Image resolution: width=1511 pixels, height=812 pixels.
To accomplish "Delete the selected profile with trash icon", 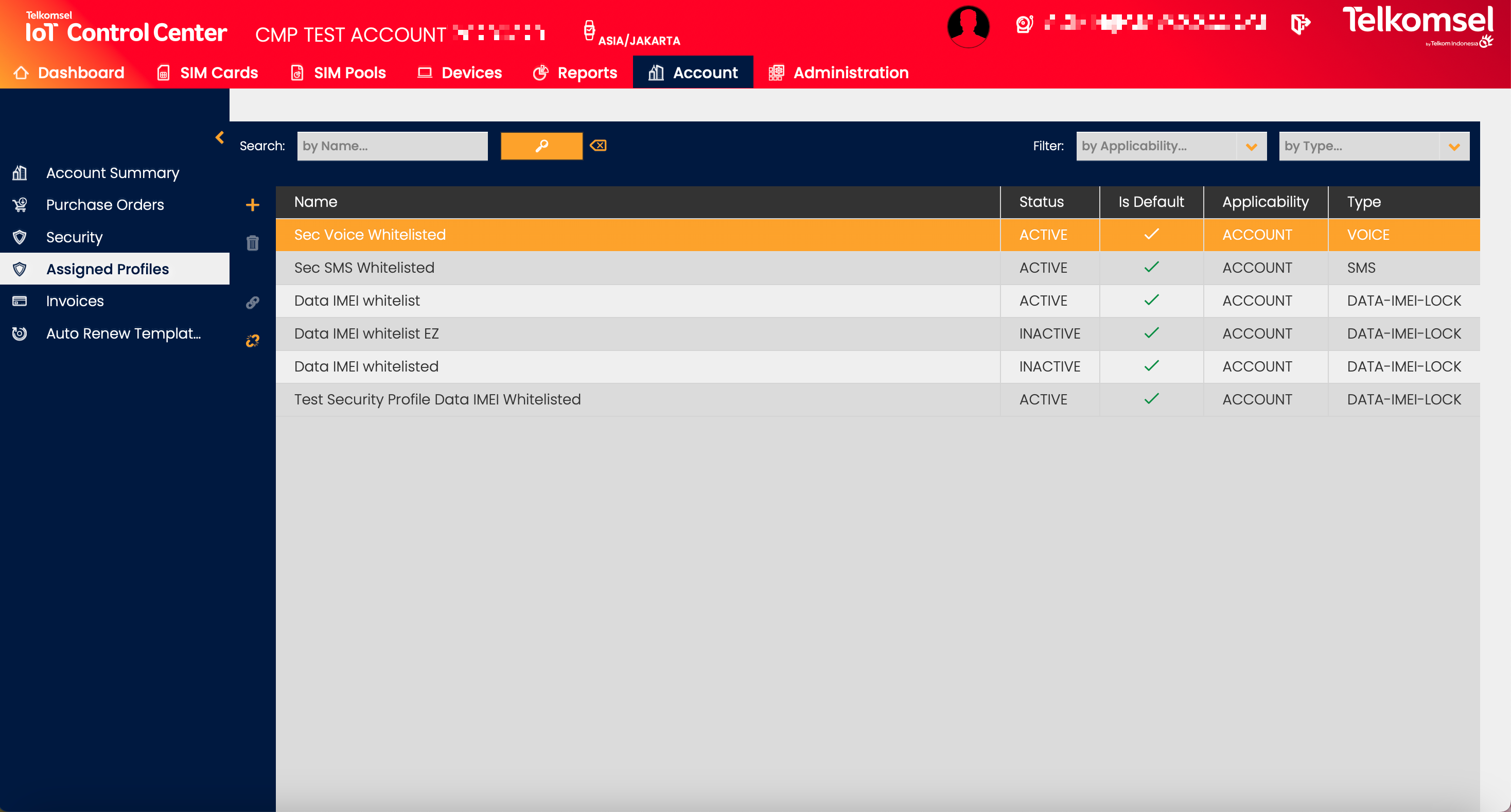I will 252,243.
